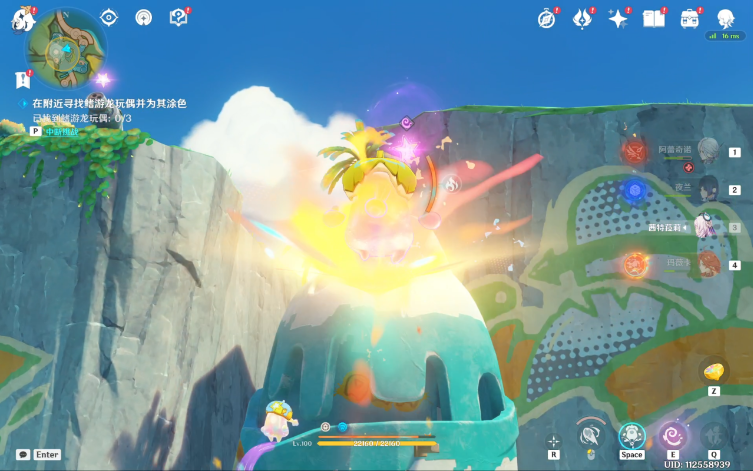The image size is (753, 471).
Task: Open the Adventurer Handbook book icon
Action: click(654, 19)
